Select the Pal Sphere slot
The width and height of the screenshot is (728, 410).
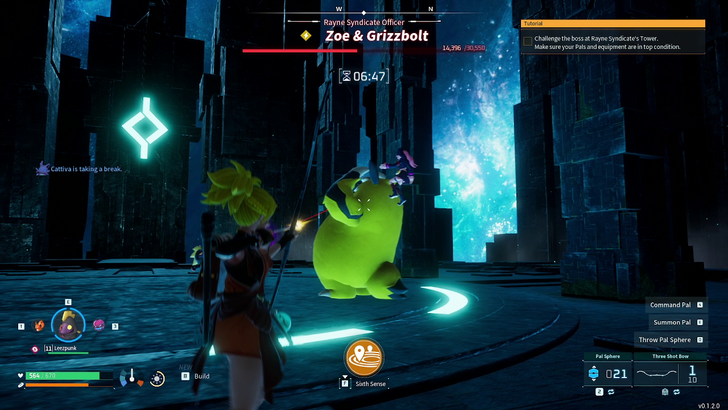point(609,372)
